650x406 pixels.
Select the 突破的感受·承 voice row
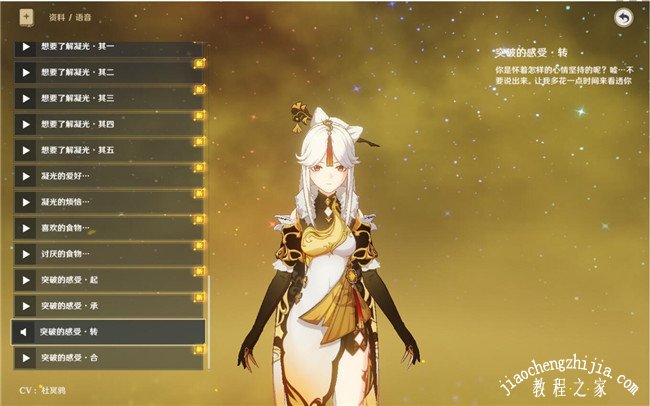[108, 306]
